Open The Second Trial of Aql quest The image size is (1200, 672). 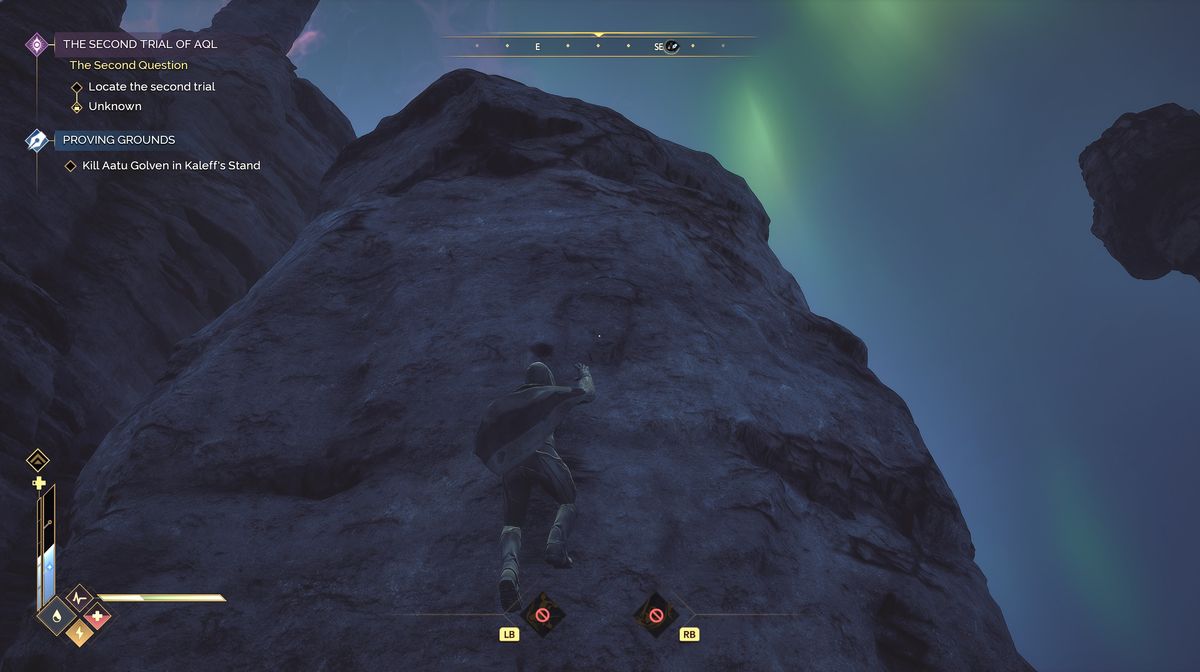pyautogui.click(x=139, y=44)
